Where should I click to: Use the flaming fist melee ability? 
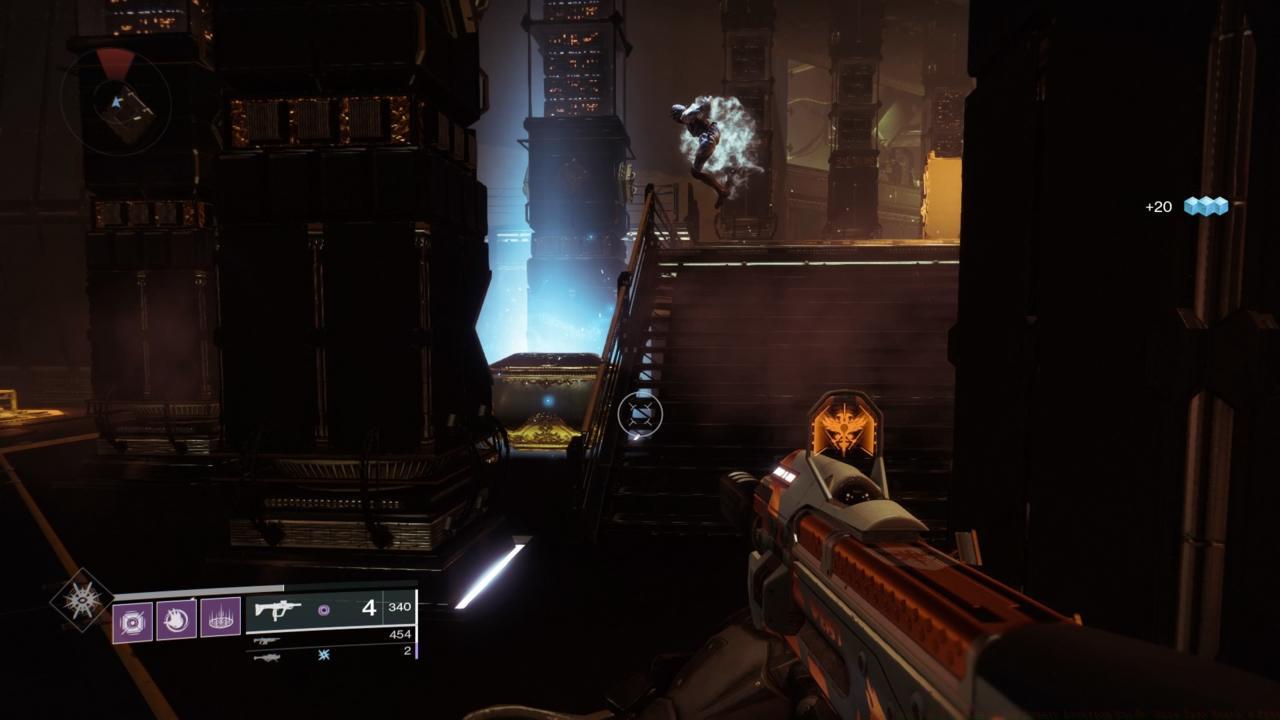click(x=177, y=620)
